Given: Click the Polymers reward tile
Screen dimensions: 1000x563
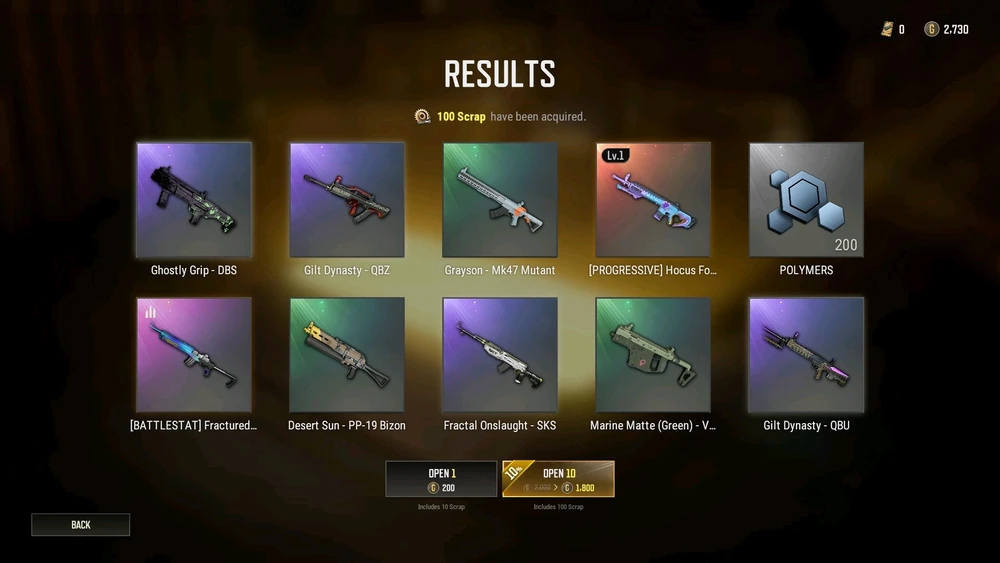Looking at the screenshot, I should [x=806, y=200].
